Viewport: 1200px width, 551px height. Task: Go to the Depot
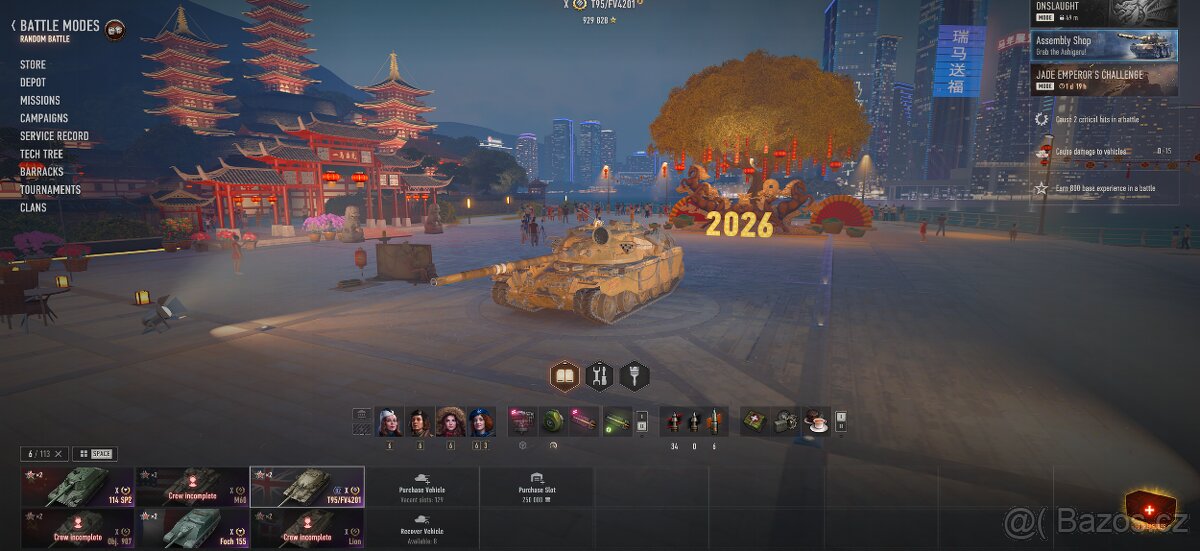33,82
